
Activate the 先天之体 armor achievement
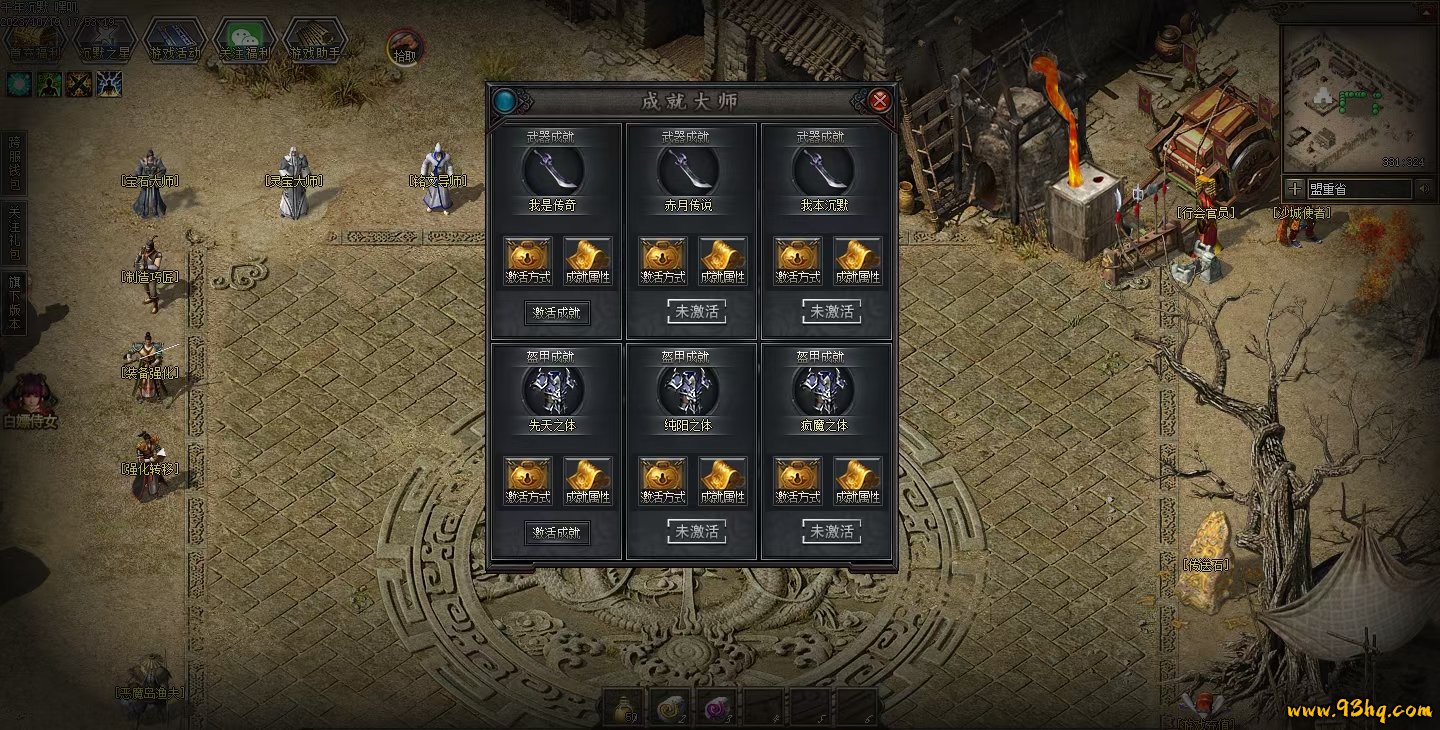(x=557, y=532)
